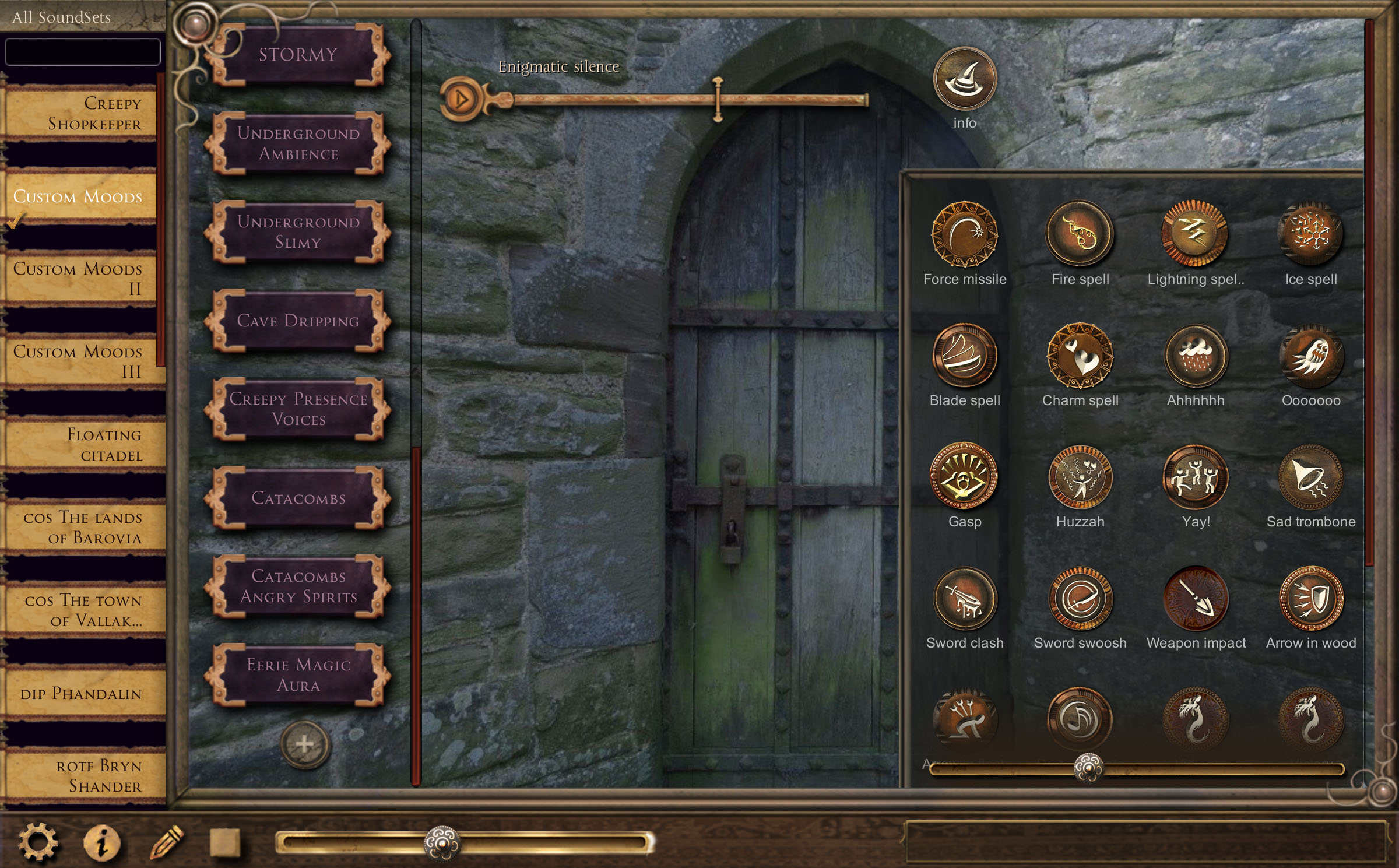Add a new mood with the plus button

[305, 744]
